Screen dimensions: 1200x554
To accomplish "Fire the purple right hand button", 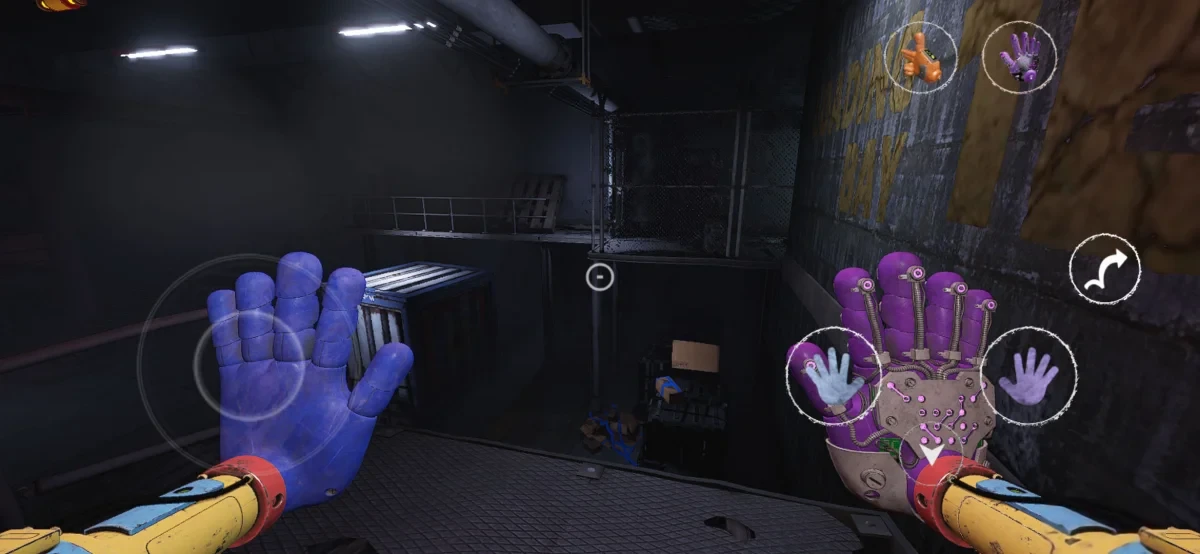I will pos(1028,376).
